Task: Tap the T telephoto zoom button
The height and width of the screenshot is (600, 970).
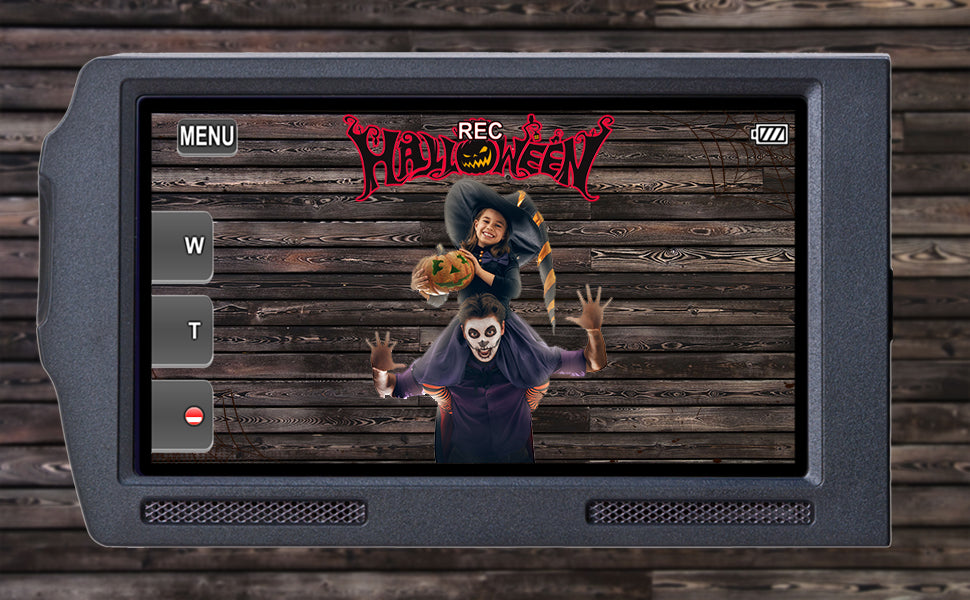Action: pos(184,331)
